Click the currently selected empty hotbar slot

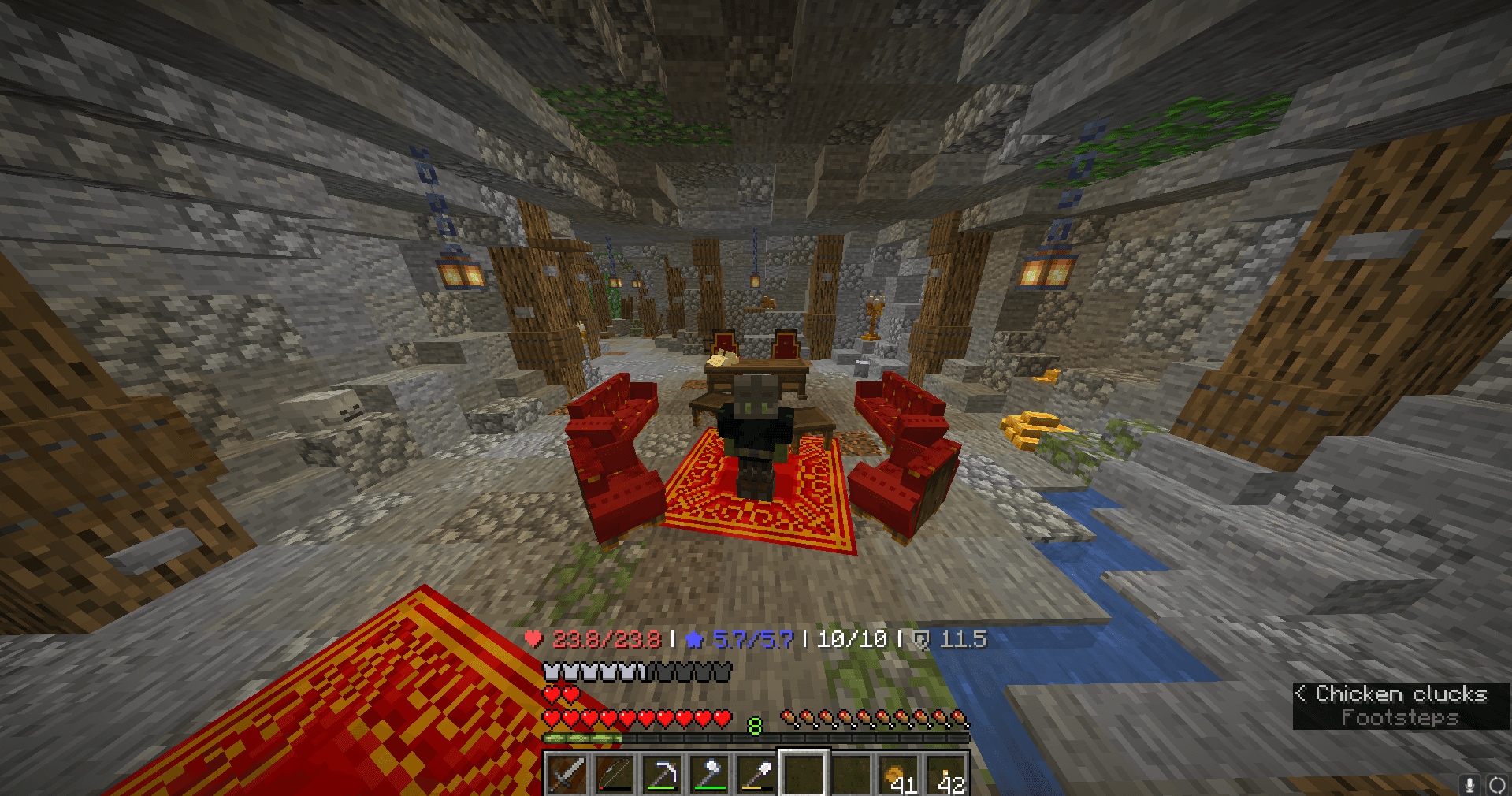pyautogui.click(x=804, y=774)
